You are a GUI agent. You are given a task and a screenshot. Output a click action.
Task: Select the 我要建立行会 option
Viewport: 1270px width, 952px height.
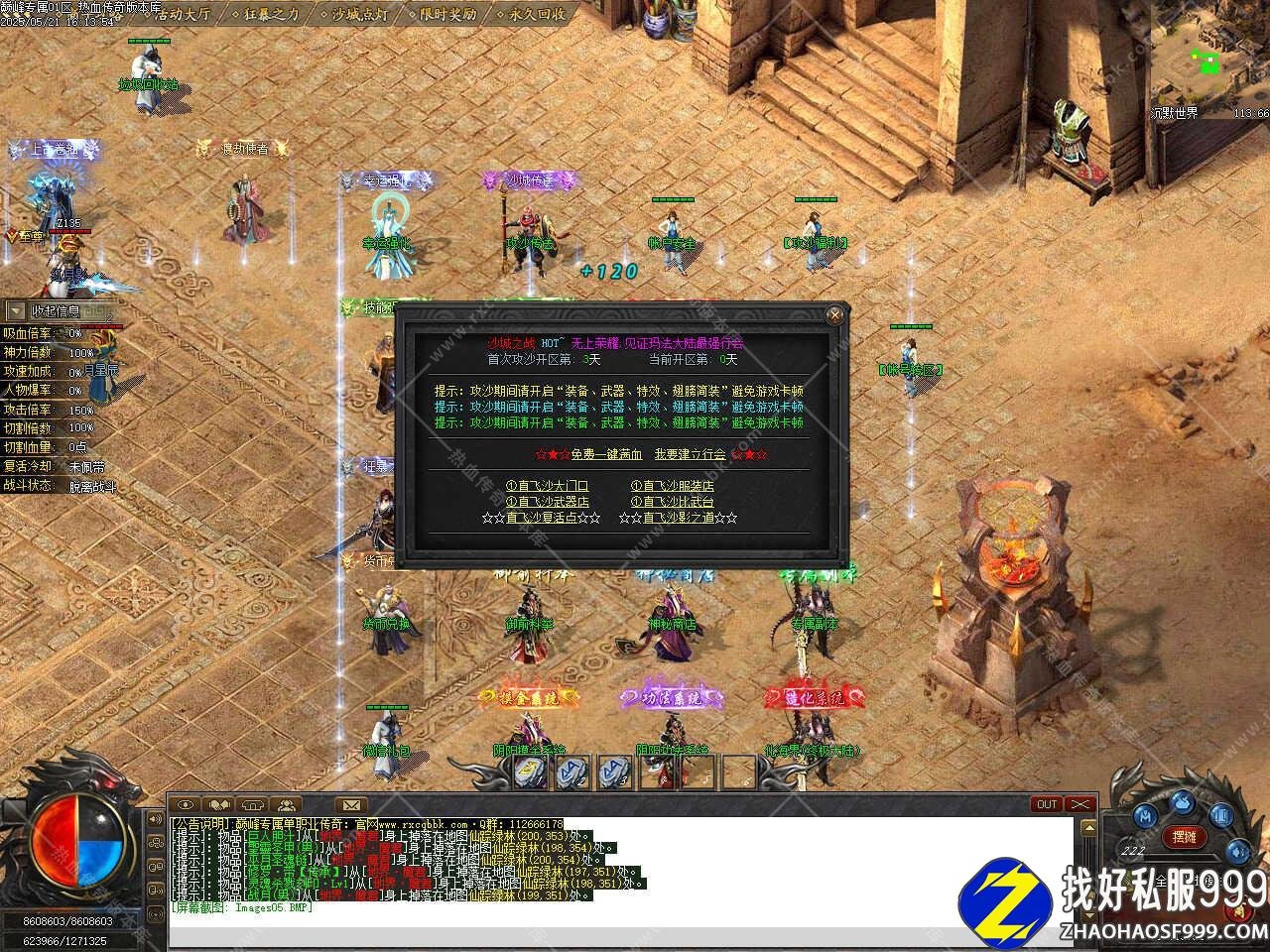tap(690, 454)
